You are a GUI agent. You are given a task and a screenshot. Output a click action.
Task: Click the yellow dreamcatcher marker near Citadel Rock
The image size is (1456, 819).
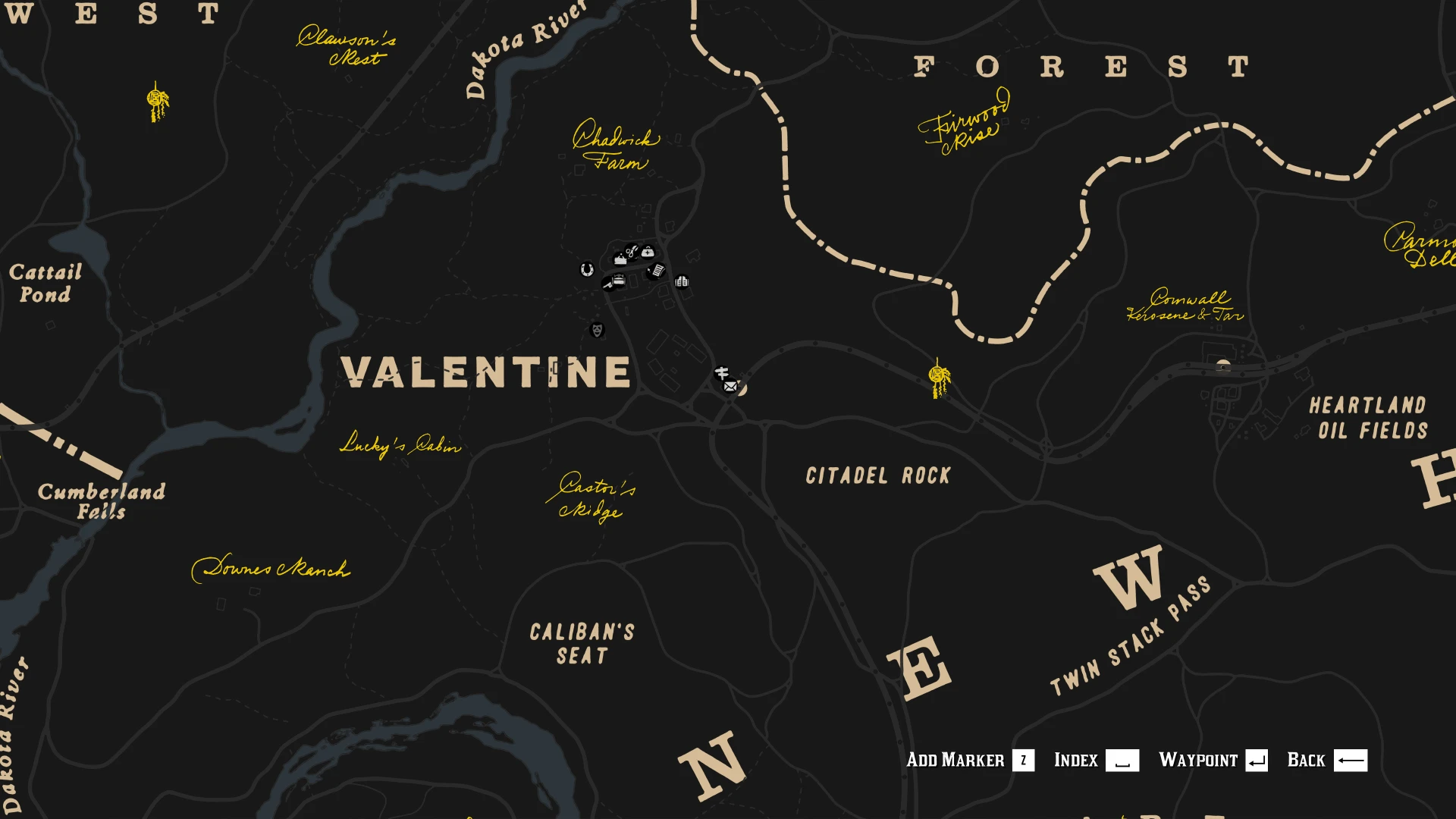click(x=937, y=375)
